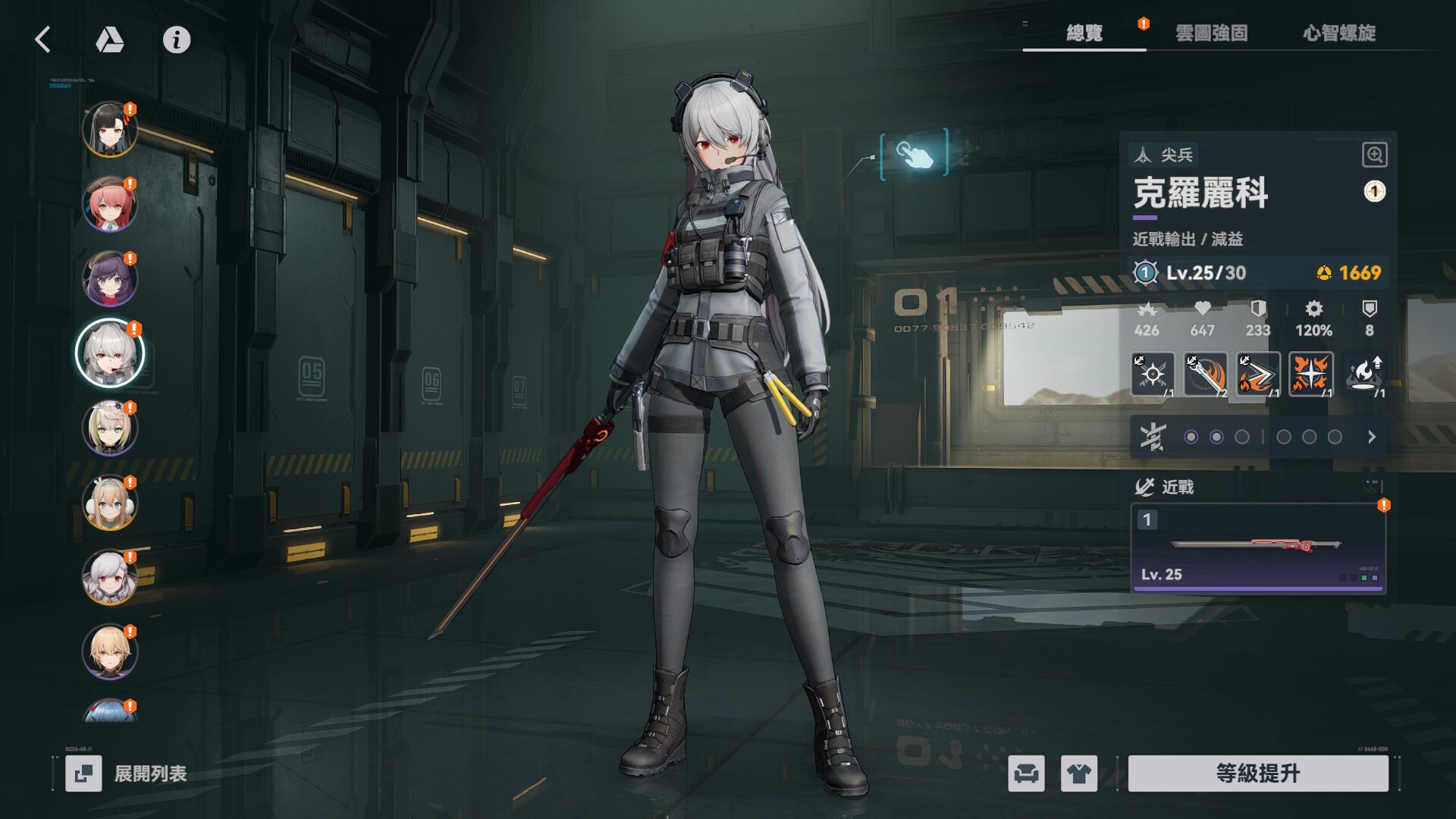This screenshot has height=819, width=1456.
Task: Switch to the 總覽 overview tab
Action: (x=1084, y=33)
